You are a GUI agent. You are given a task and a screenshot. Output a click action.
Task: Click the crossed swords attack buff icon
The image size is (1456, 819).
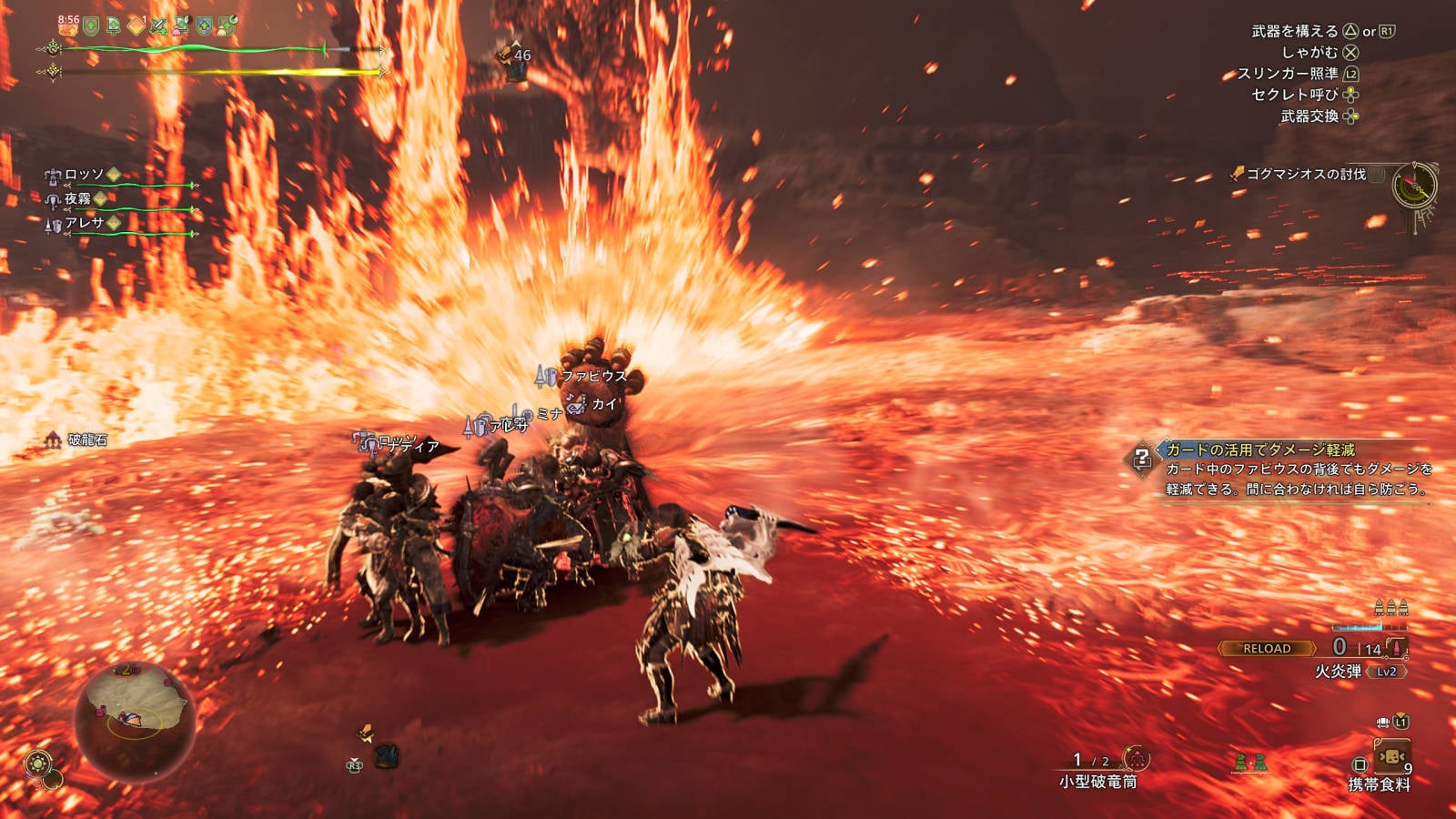[x=158, y=26]
